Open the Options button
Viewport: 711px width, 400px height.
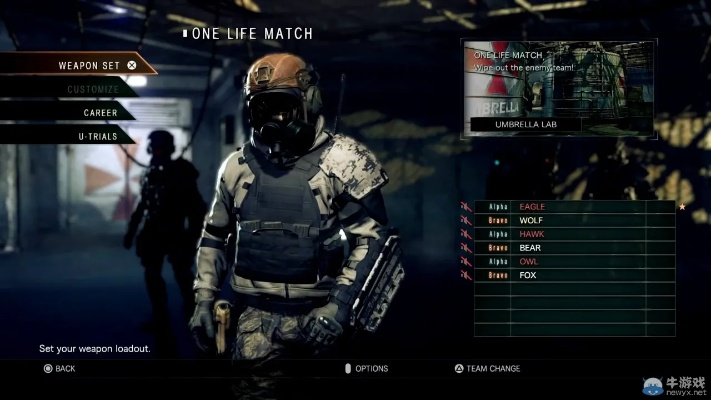pyautogui.click(x=365, y=369)
